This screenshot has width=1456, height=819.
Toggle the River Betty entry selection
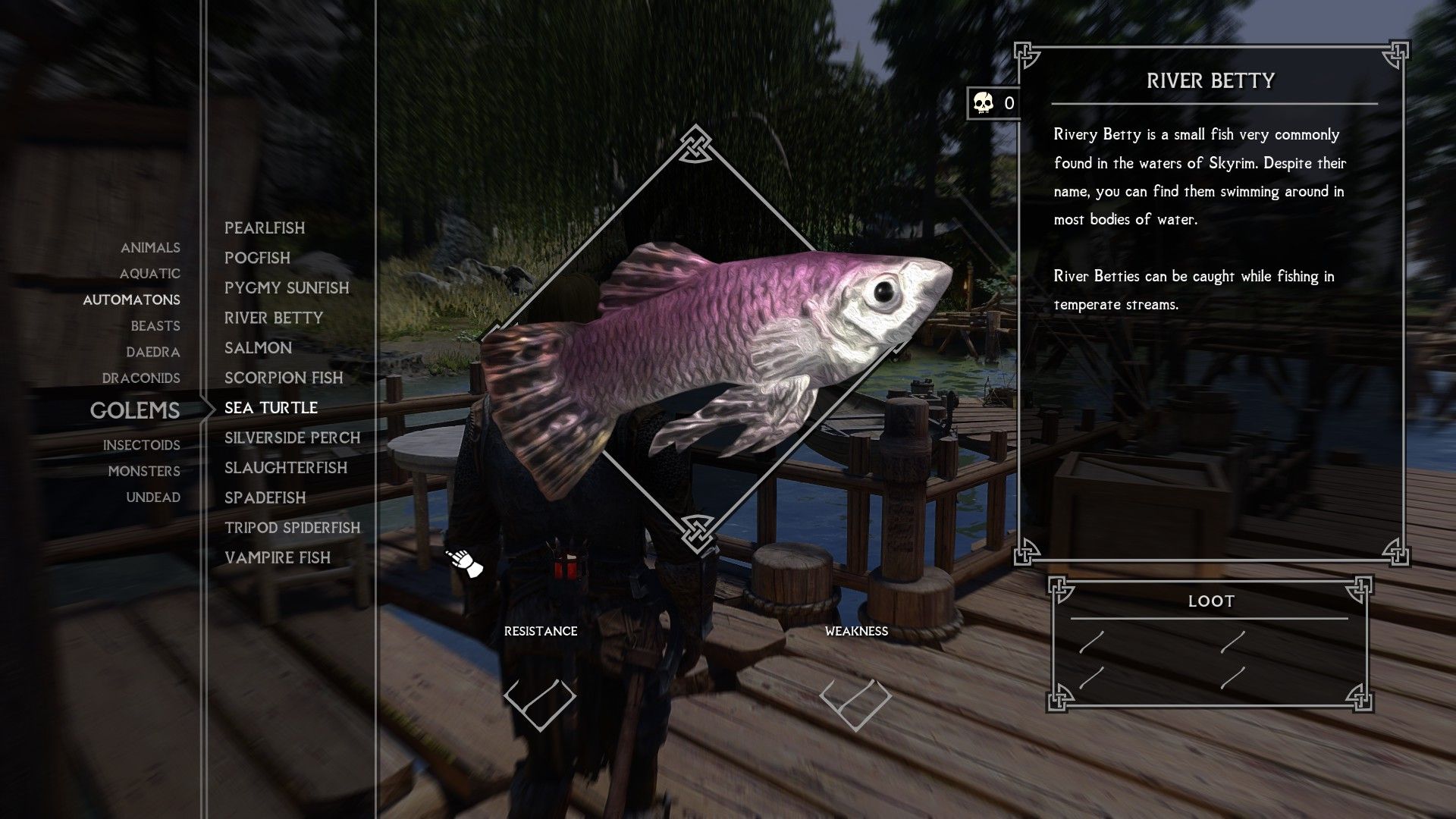(x=273, y=318)
